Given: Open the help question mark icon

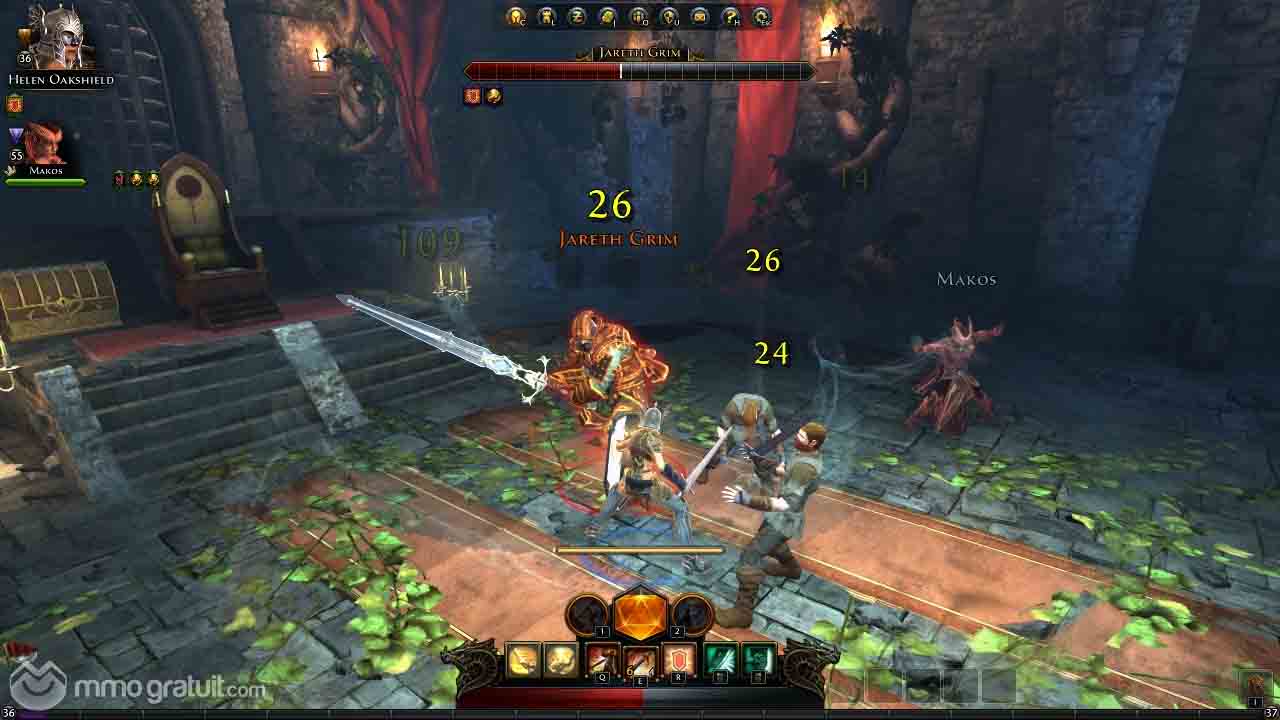Looking at the screenshot, I should pyautogui.click(x=731, y=16).
